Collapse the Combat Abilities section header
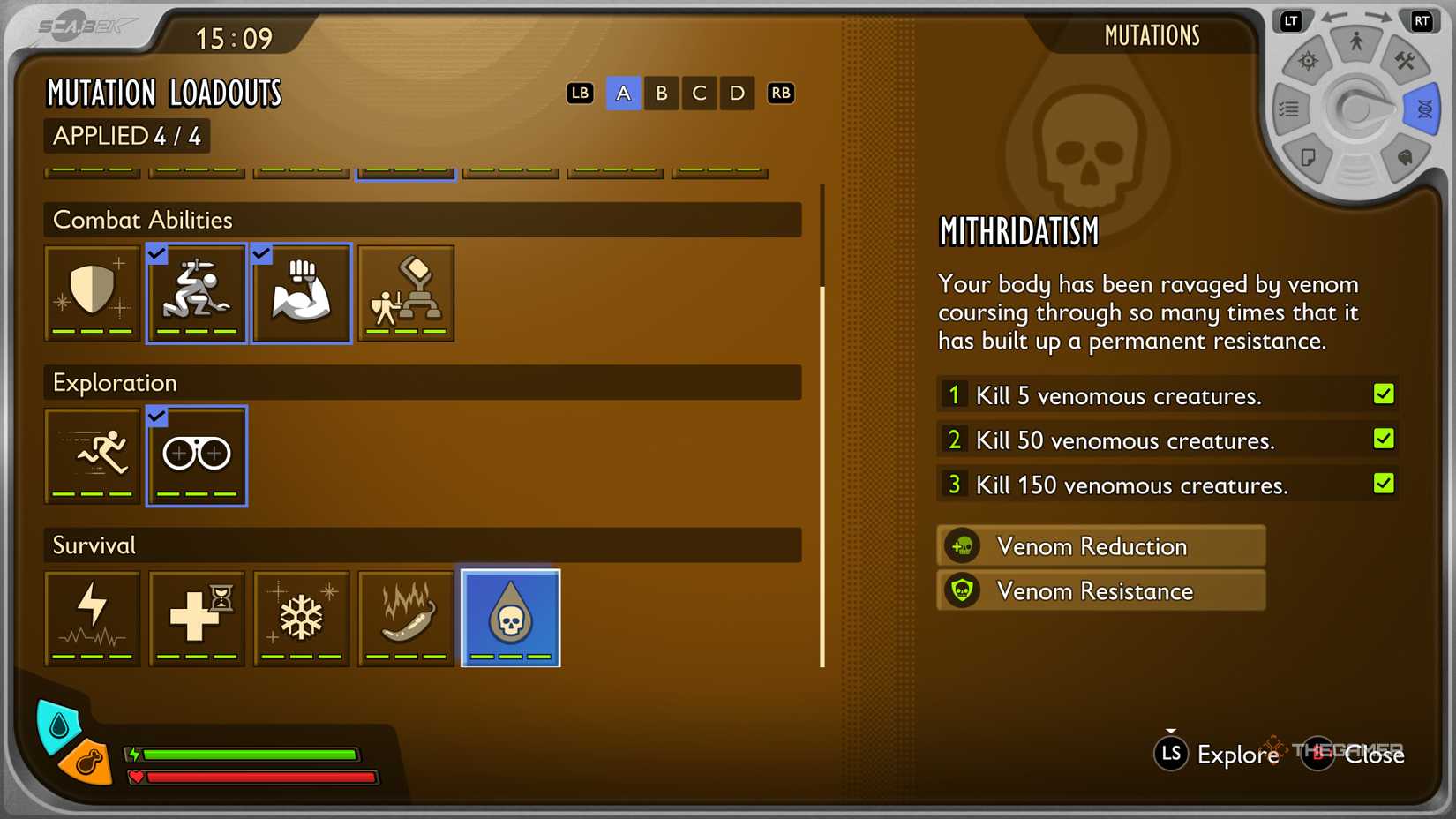This screenshot has height=819, width=1456. pyautogui.click(x=424, y=220)
